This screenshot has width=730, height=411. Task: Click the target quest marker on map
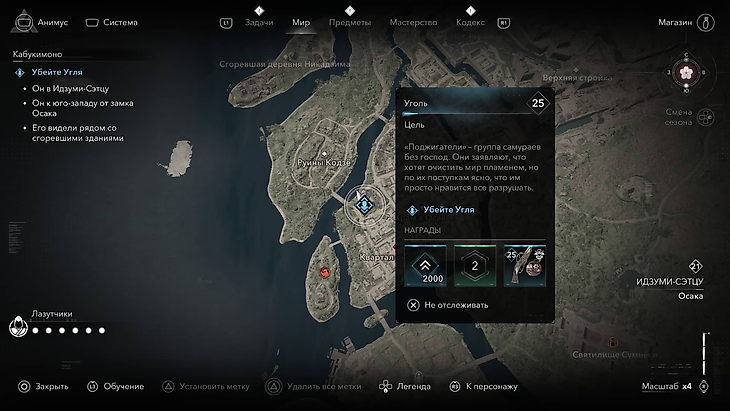[x=365, y=204]
